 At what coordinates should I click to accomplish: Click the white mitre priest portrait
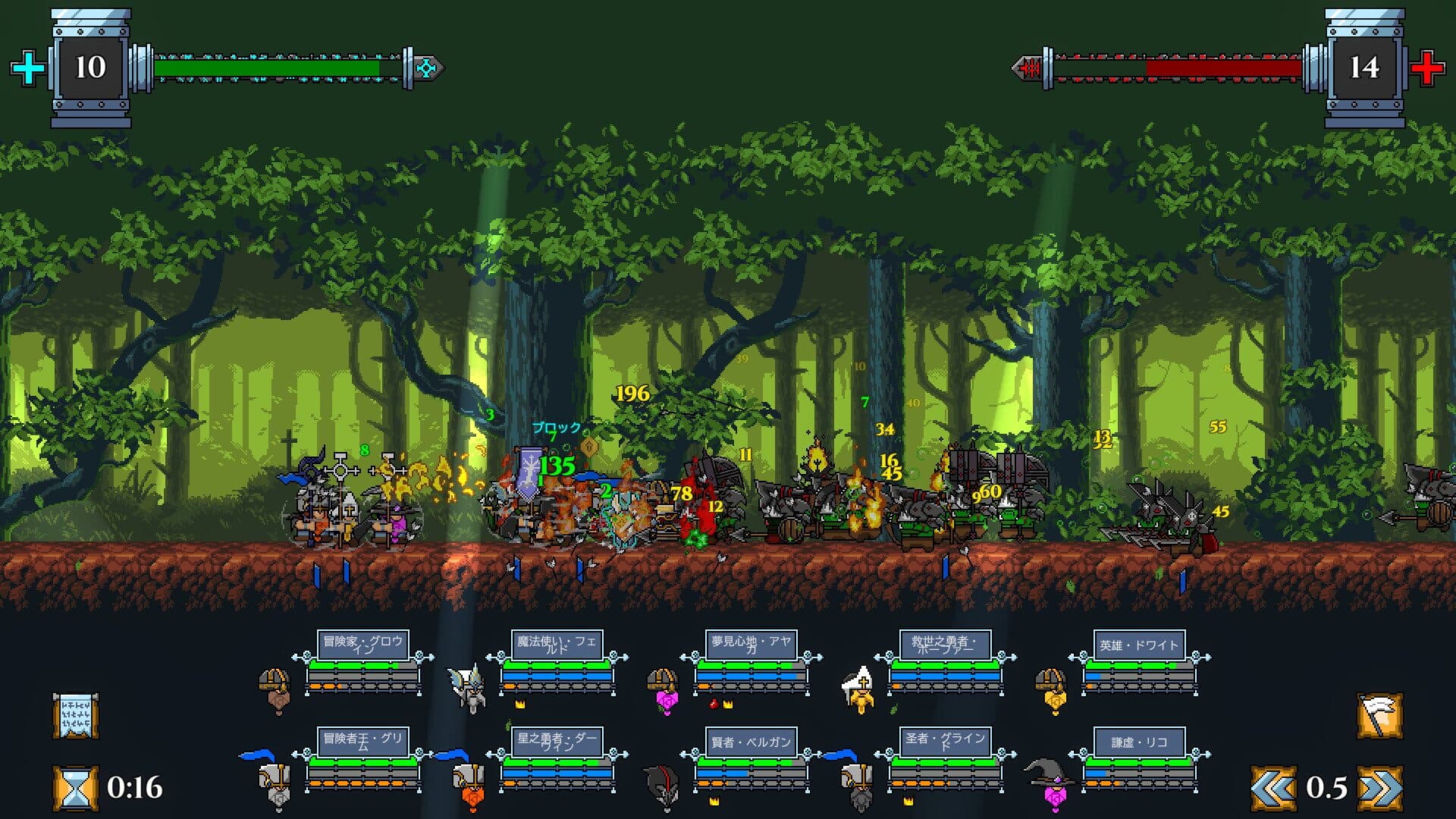point(859,689)
